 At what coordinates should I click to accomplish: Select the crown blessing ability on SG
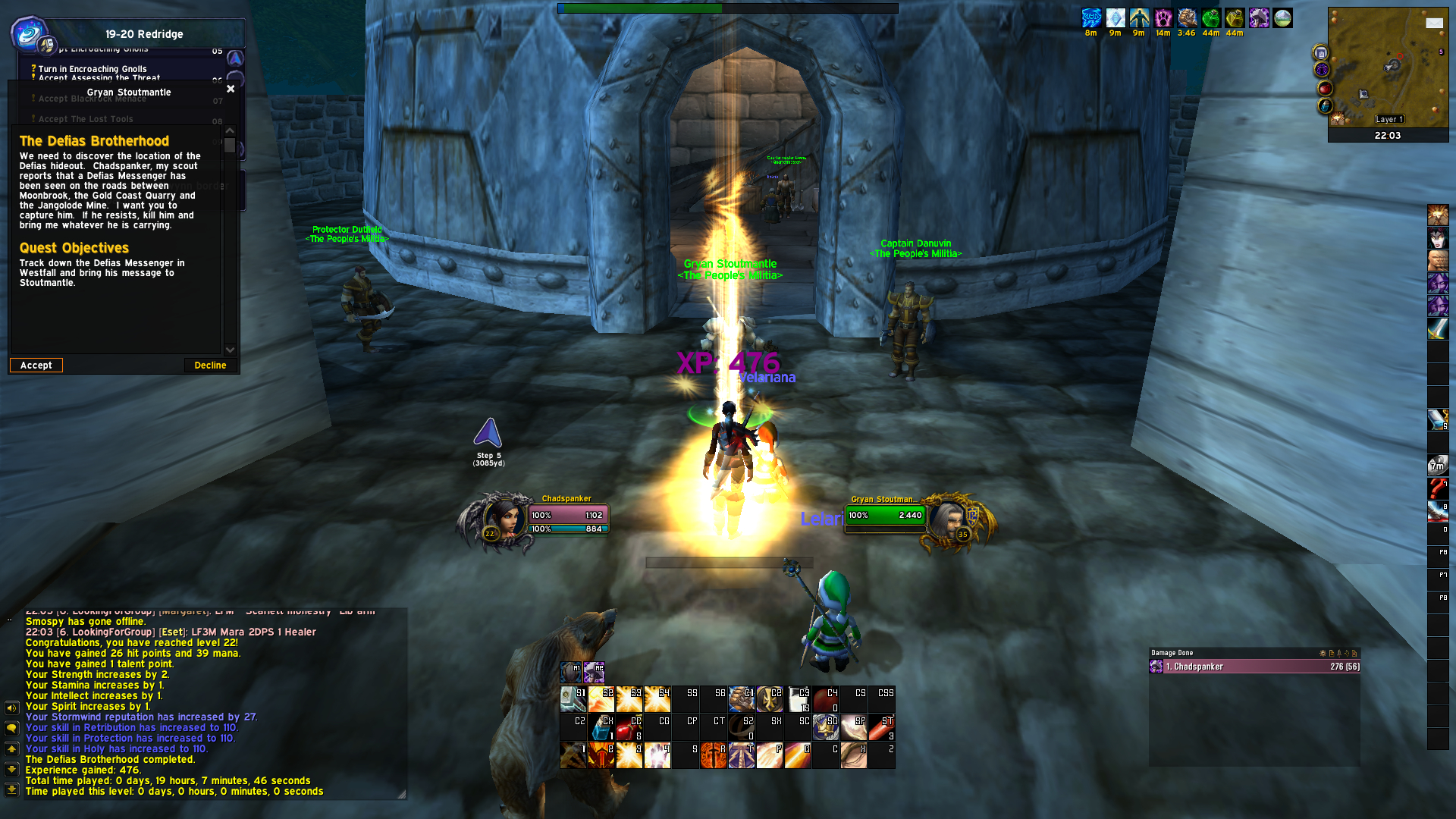point(825,727)
